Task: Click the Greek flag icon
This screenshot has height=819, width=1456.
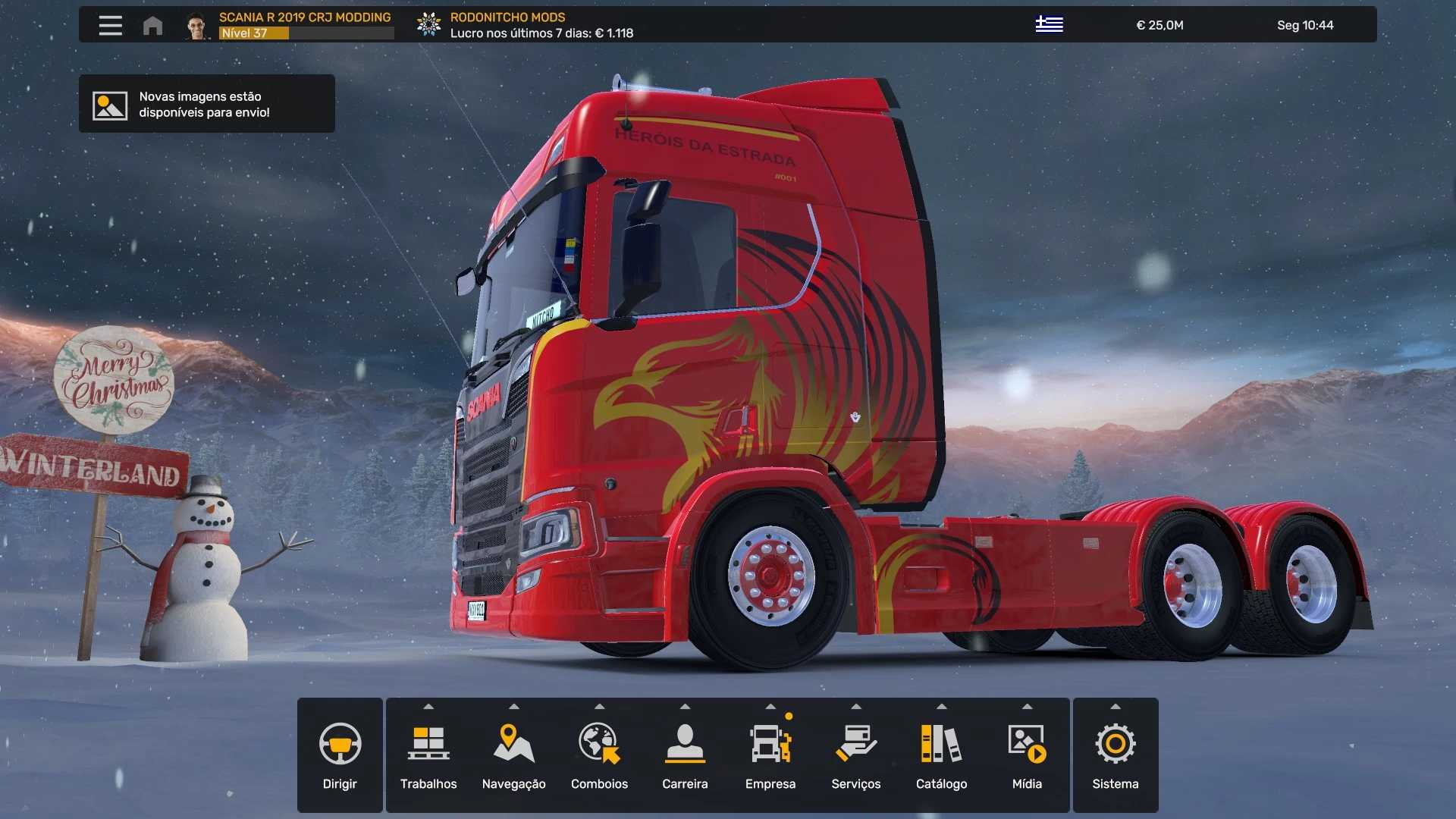Action: pos(1049,24)
